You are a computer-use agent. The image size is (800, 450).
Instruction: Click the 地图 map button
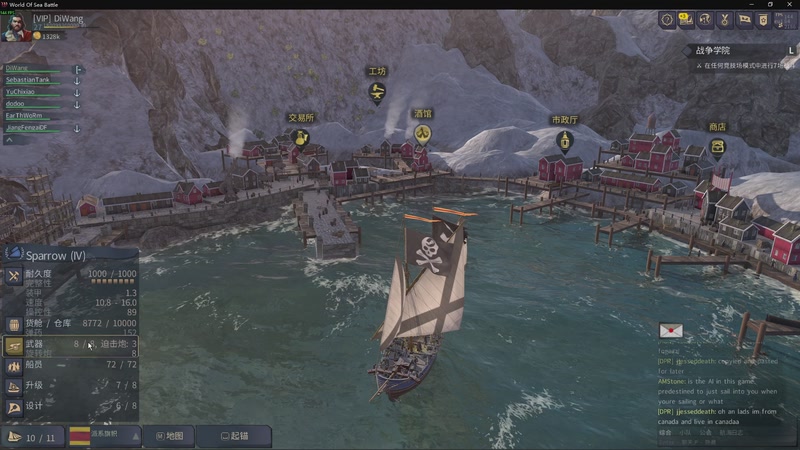click(167, 436)
